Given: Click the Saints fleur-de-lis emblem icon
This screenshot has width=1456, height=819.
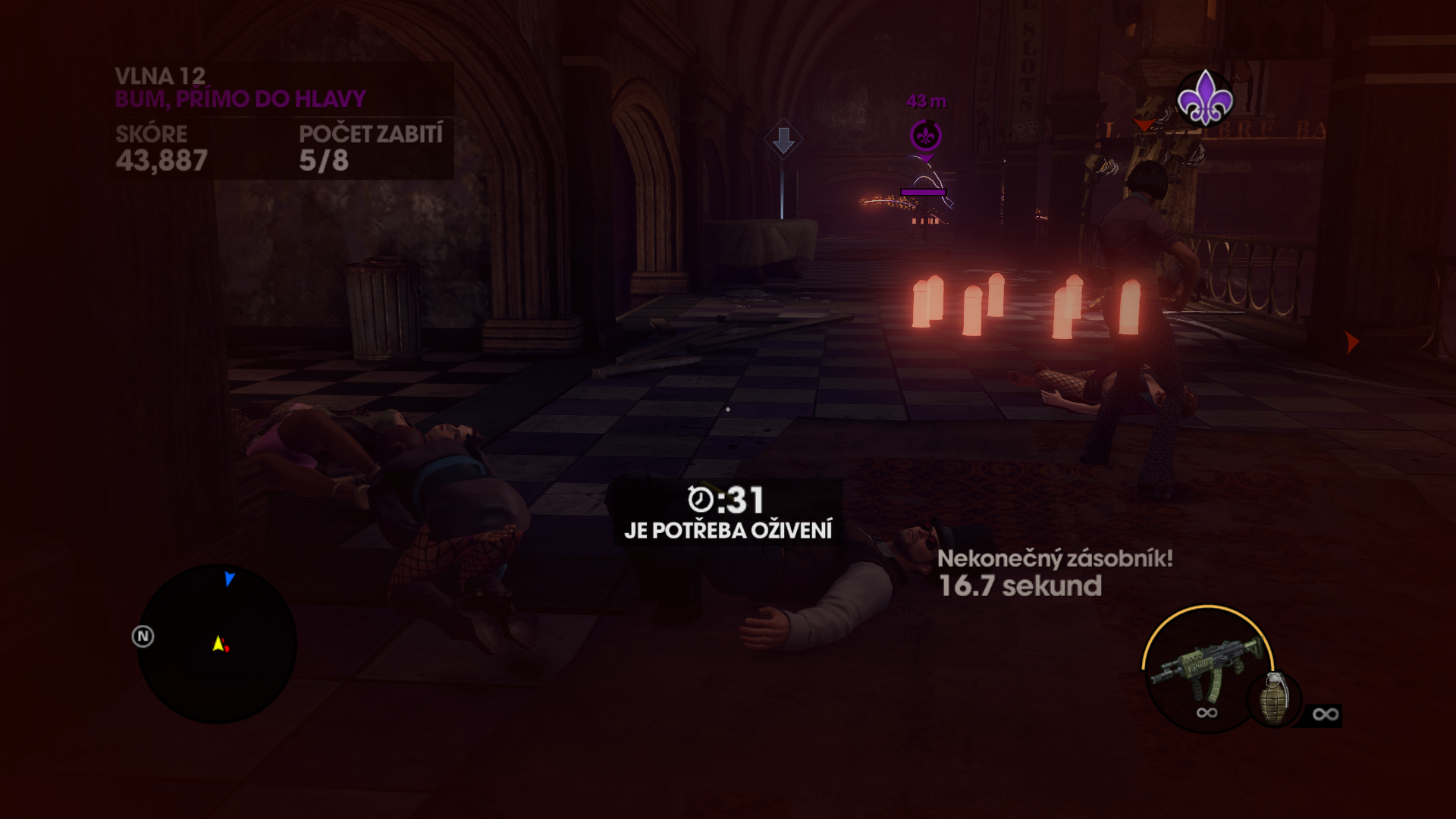Looking at the screenshot, I should pos(1204,99).
